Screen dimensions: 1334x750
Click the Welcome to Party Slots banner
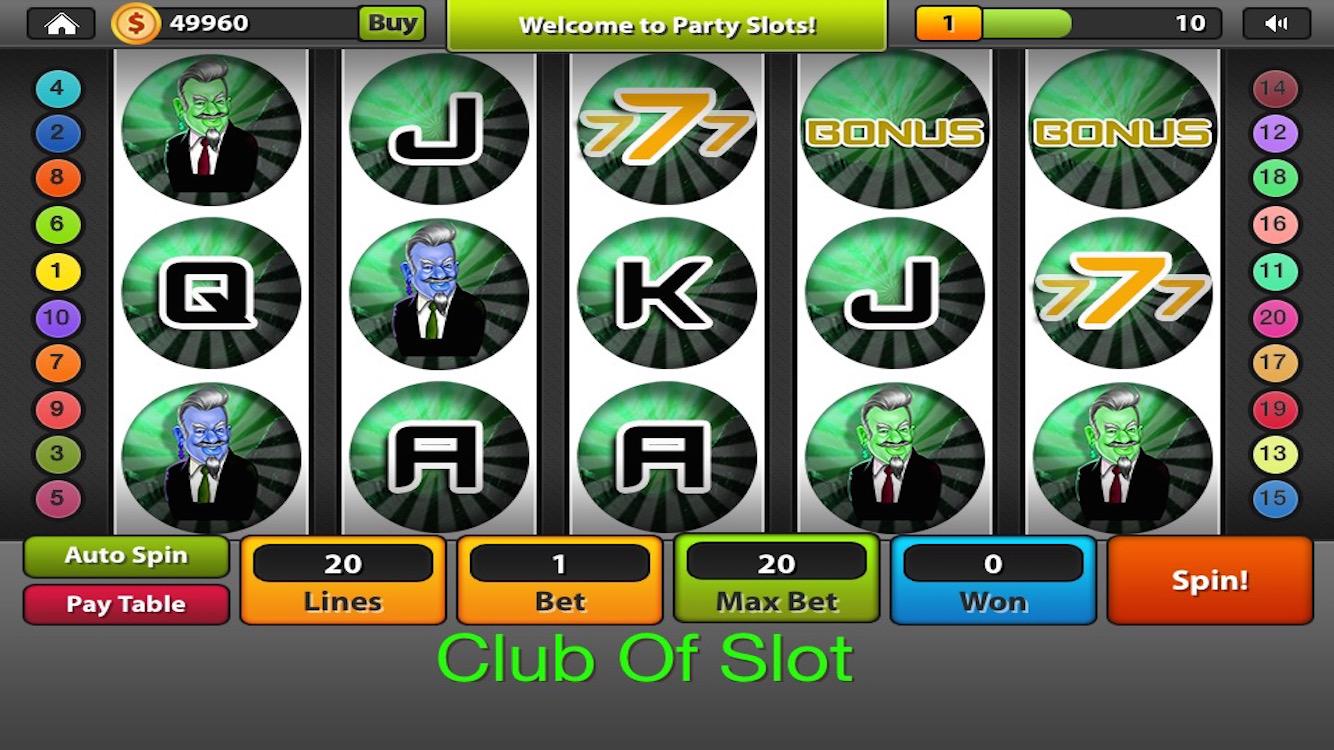click(666, 25)
